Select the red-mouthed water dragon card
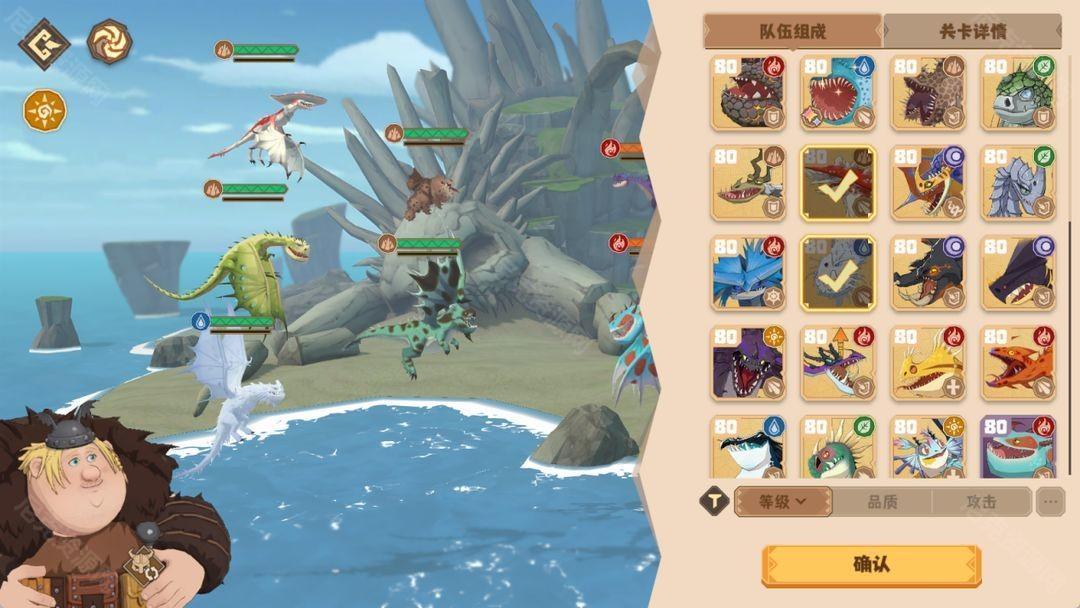Screen dimensions: 1080x608 pos(838,93)
